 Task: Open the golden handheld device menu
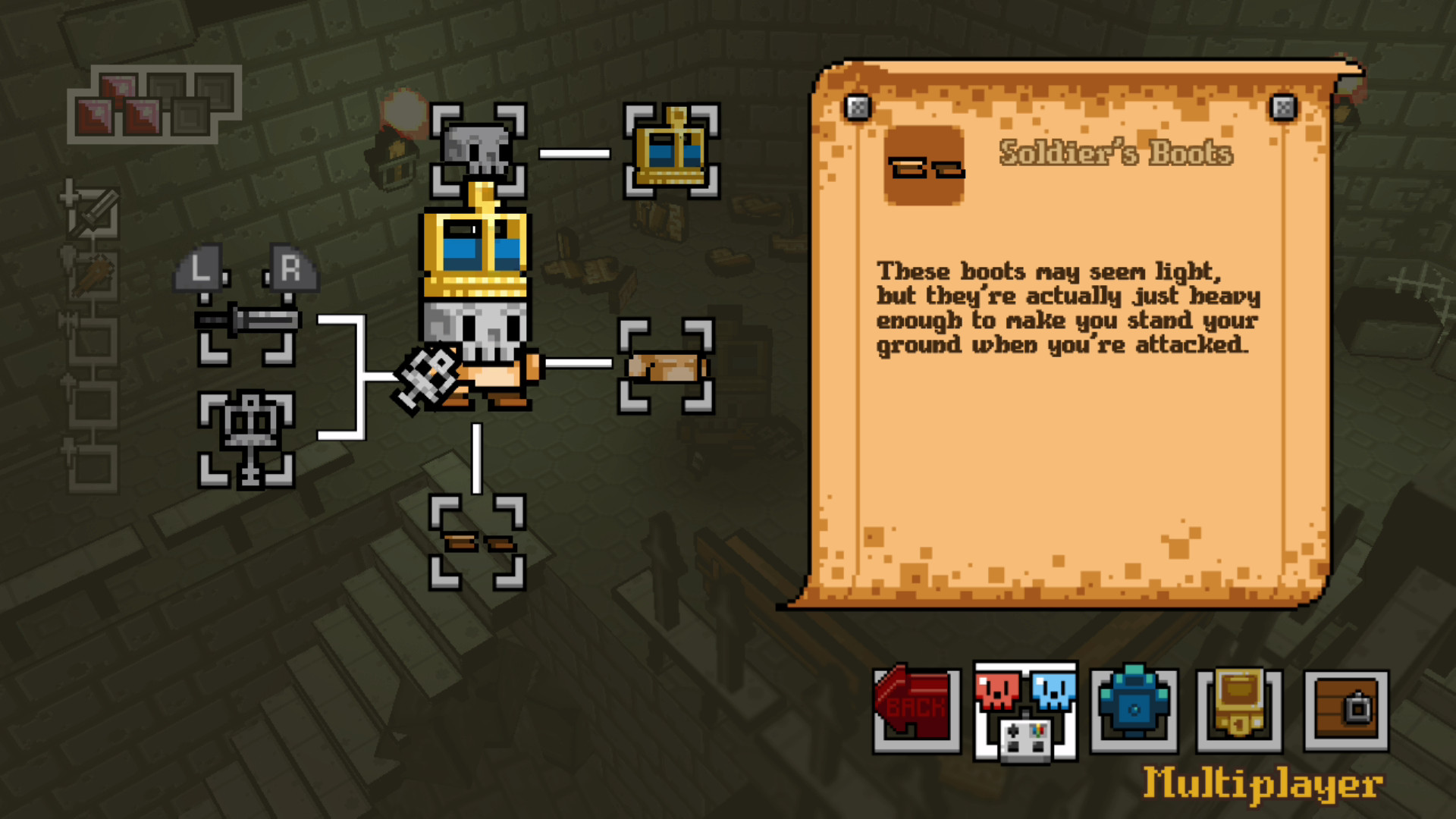[x=1239, y=709]
